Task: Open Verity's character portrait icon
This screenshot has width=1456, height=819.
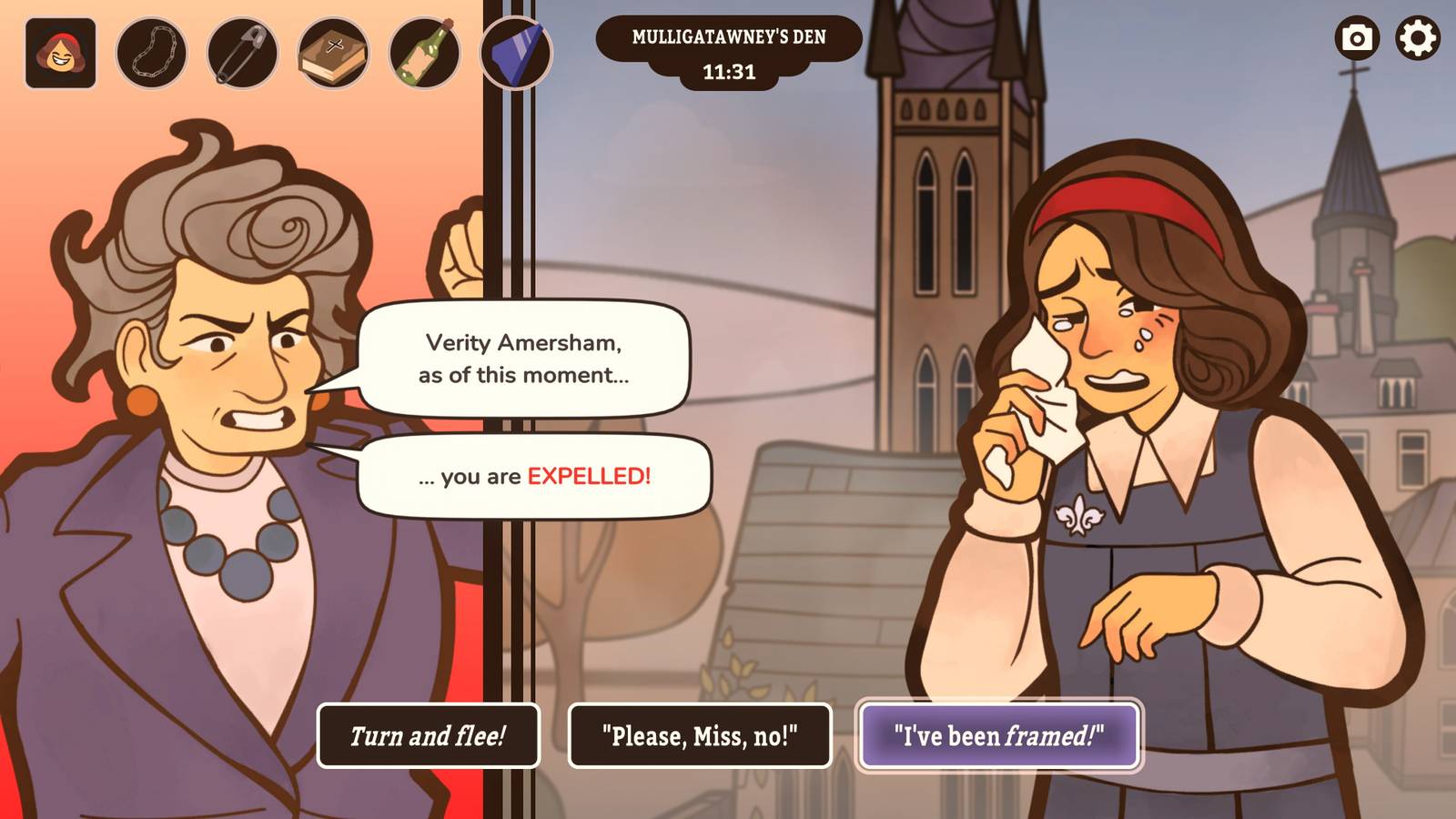Action: tap(60, 53)
